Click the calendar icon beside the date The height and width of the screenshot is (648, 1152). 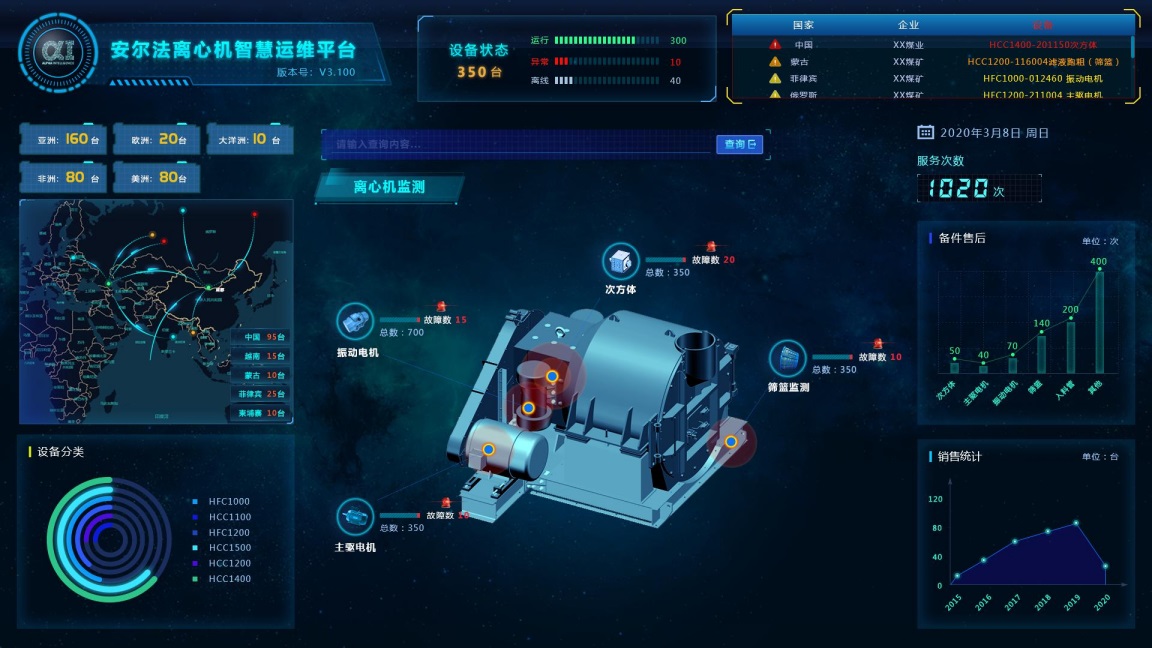pos(925,132)
